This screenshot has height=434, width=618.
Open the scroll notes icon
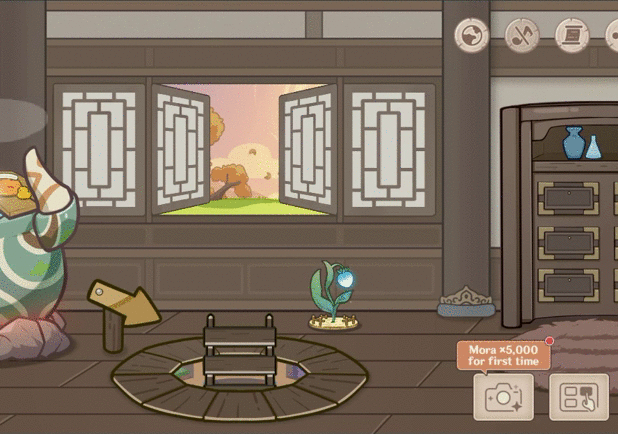coord(572,36)
